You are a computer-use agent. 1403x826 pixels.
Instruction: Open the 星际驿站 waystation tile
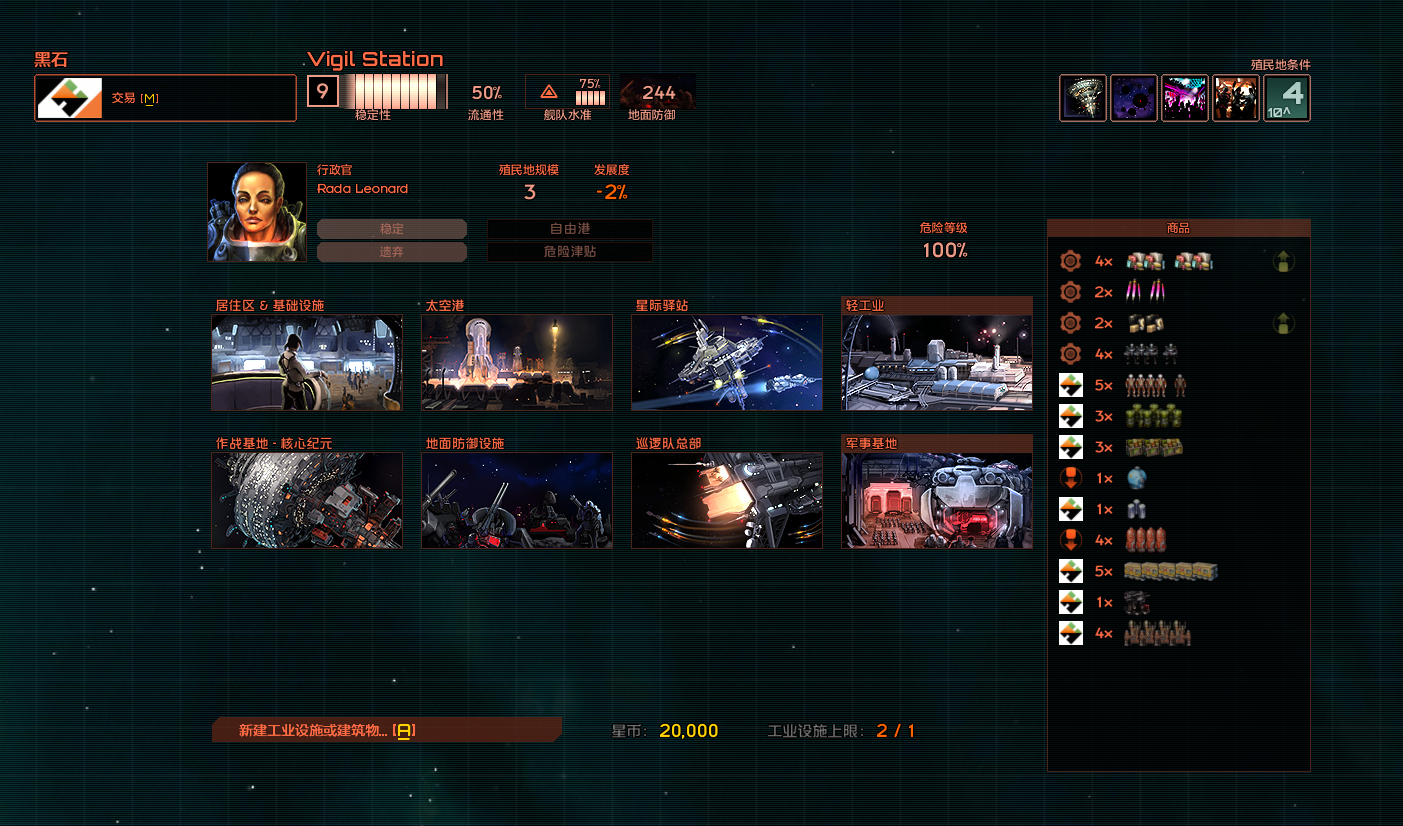727,362
